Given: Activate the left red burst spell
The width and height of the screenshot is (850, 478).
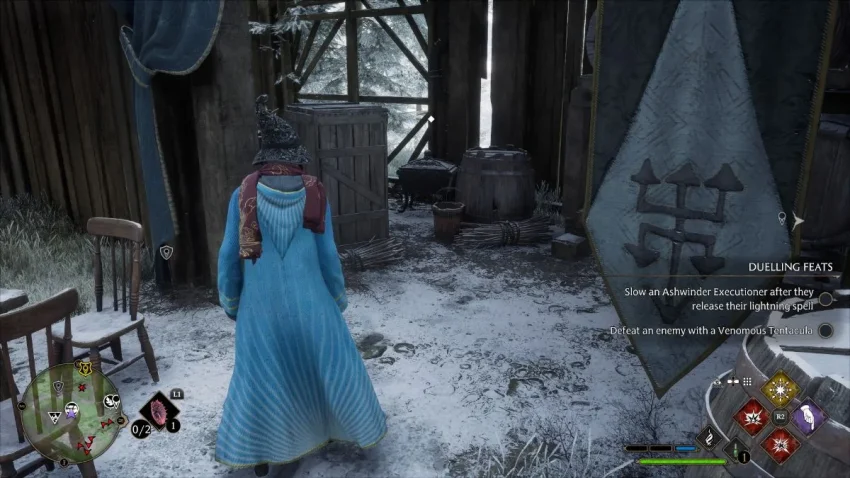Looking at the screenshot, I should click(751, 417).
